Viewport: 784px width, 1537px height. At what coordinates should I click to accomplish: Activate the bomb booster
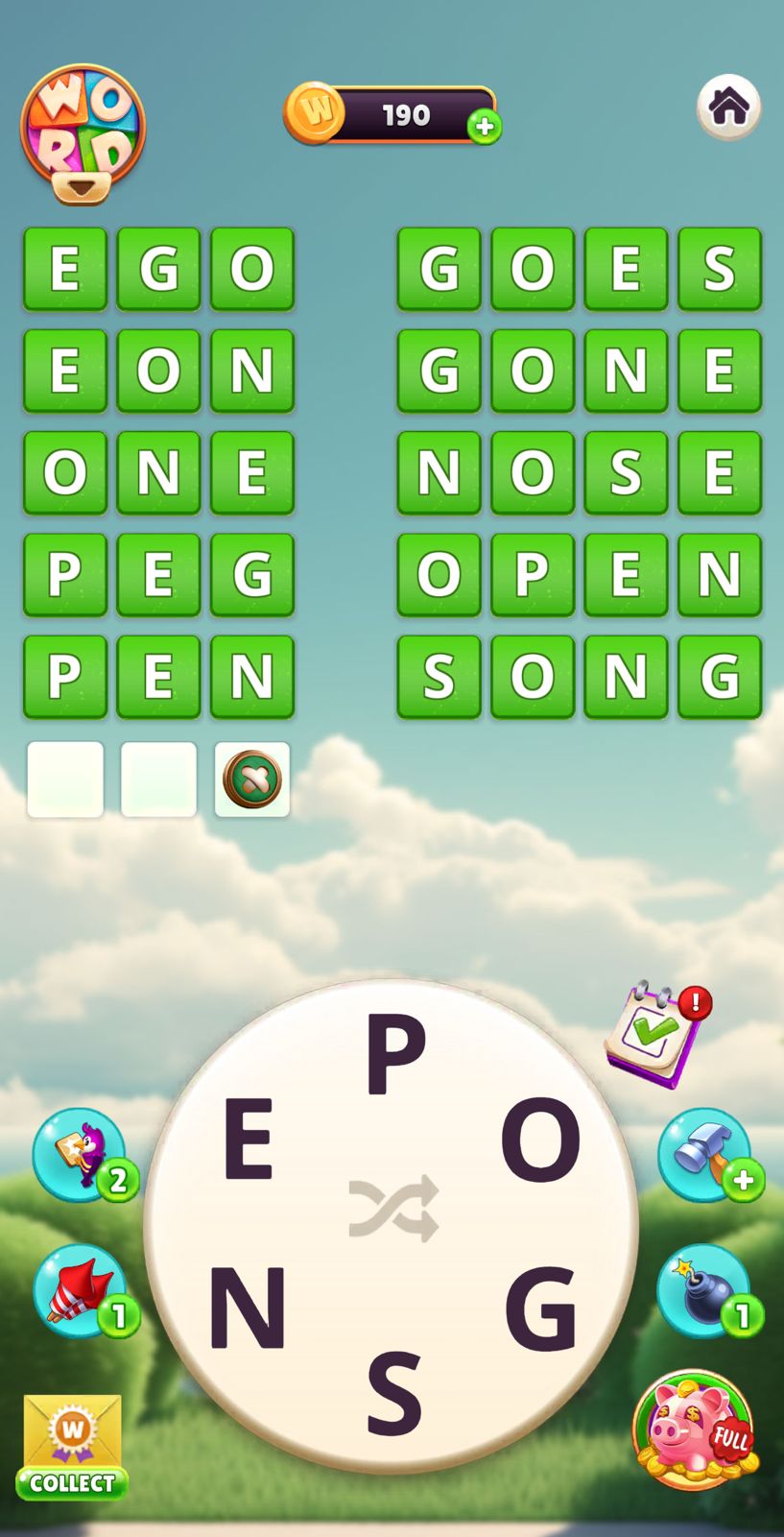click(x=704, y=1289)
